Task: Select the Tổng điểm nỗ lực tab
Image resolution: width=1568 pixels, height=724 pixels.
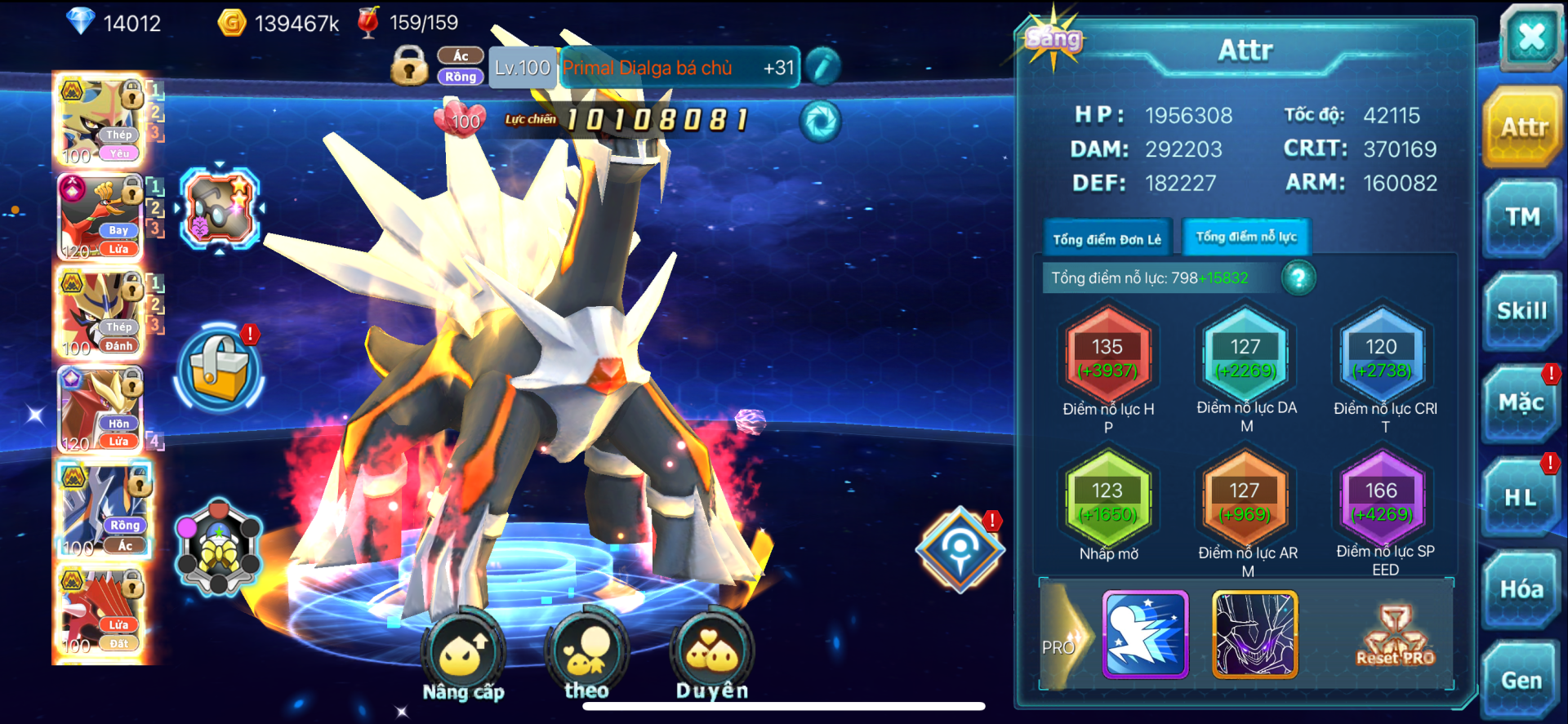Action: point(1245,238)
